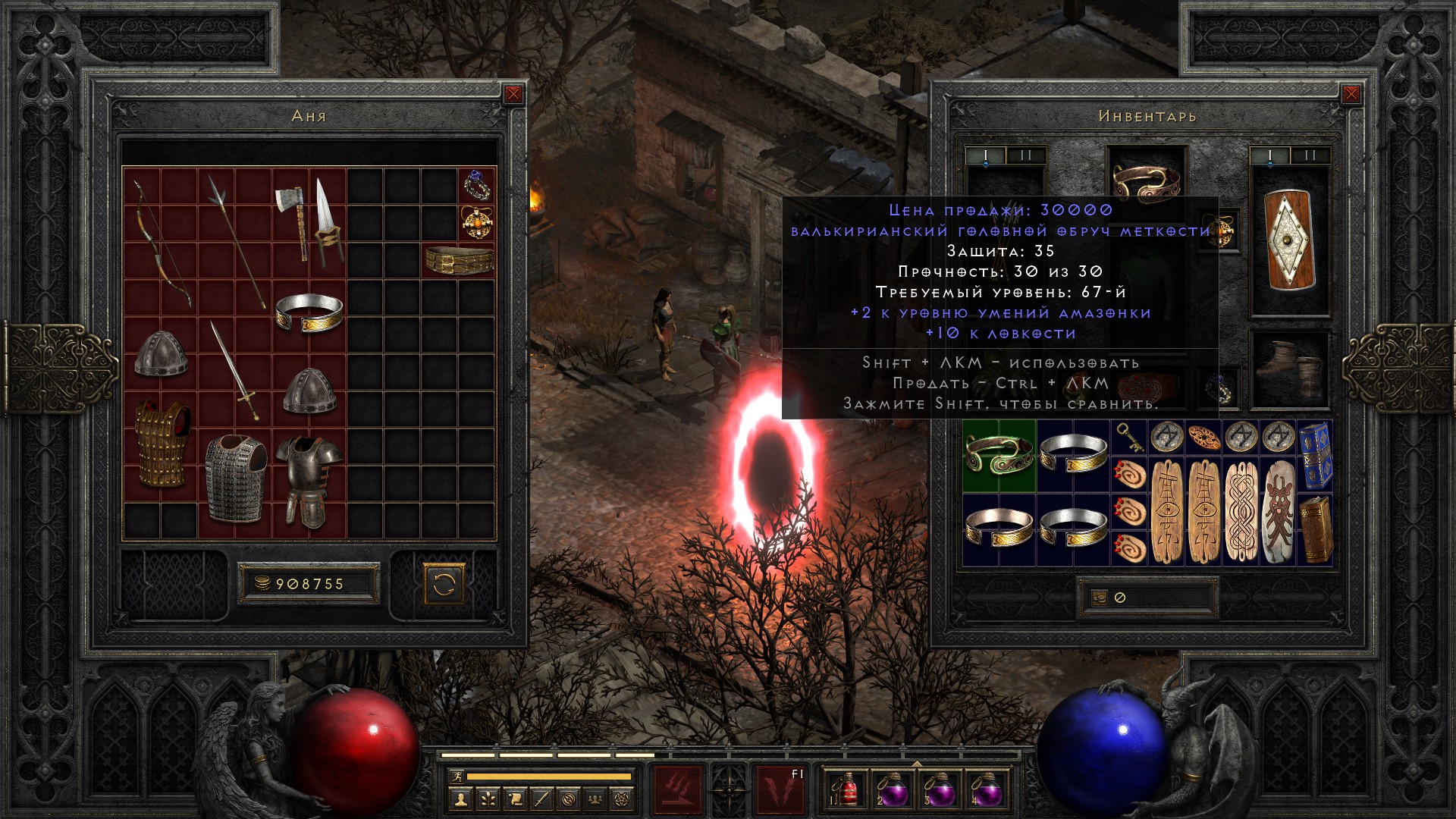Close the inventory panel
This screenshot has height=819, width=1456.
pyautogui.click(x=1351, y=94)
